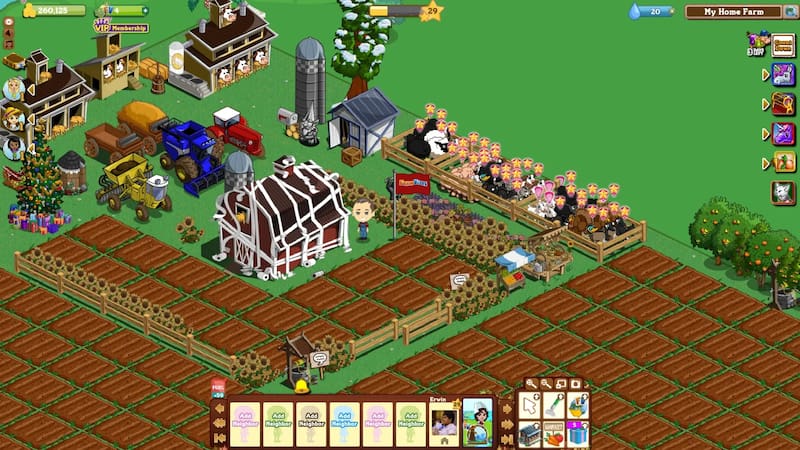The width and height of the screenshot is (800, 450).
Task: Open the blue gift box icon
Action: pos(579,433)
